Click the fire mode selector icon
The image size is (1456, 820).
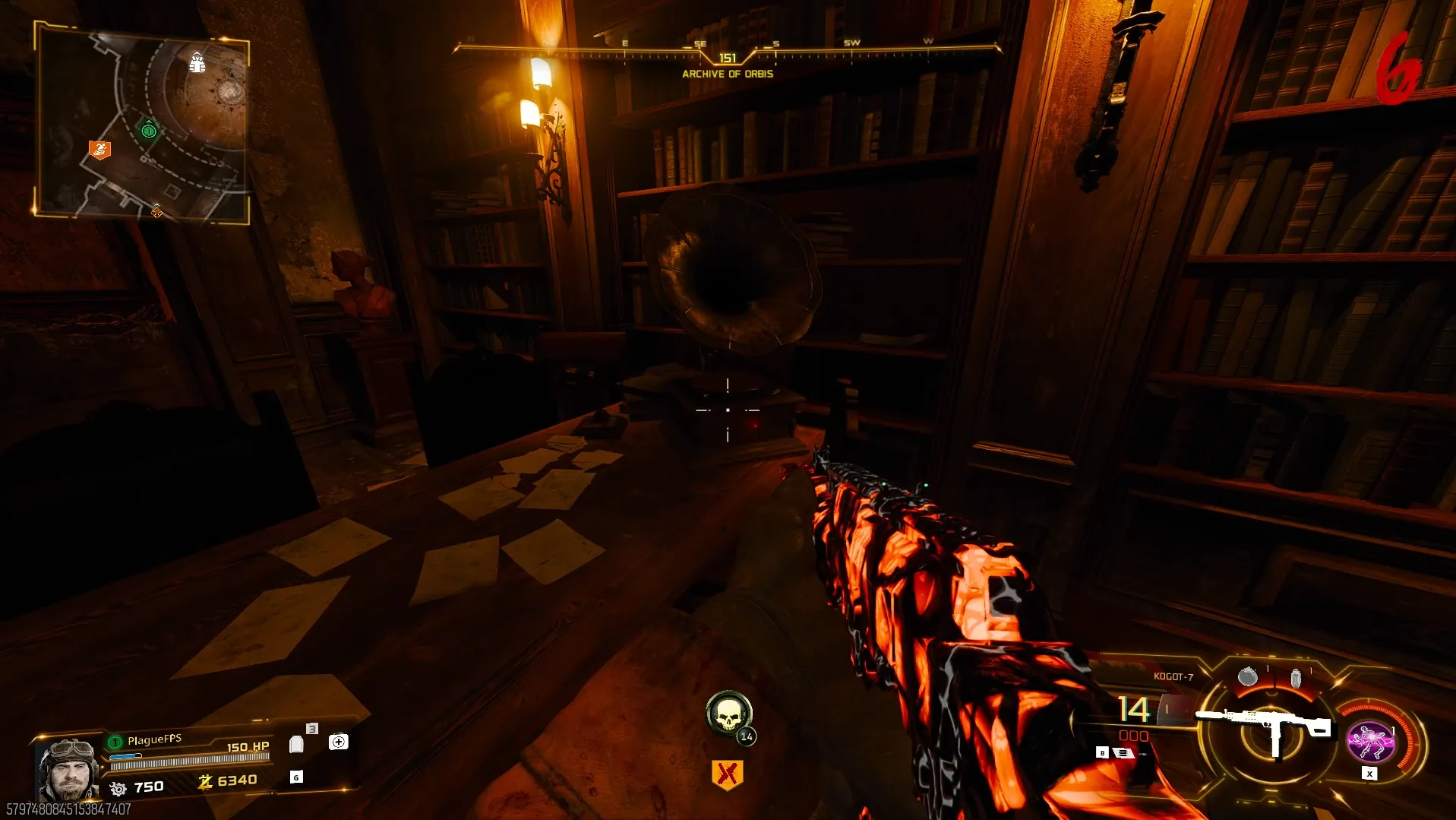click(1123, 752)
